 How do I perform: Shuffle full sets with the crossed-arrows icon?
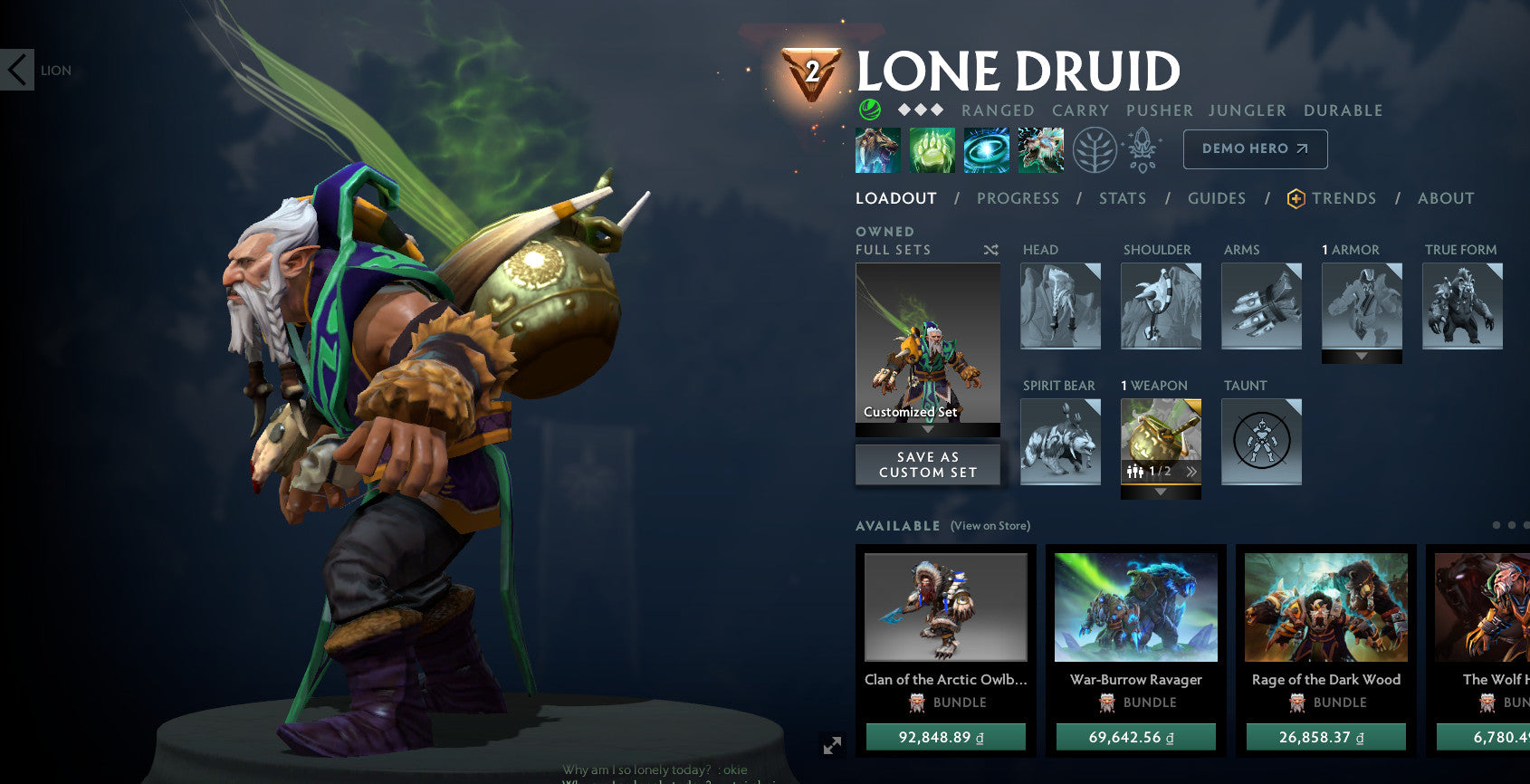991,250
